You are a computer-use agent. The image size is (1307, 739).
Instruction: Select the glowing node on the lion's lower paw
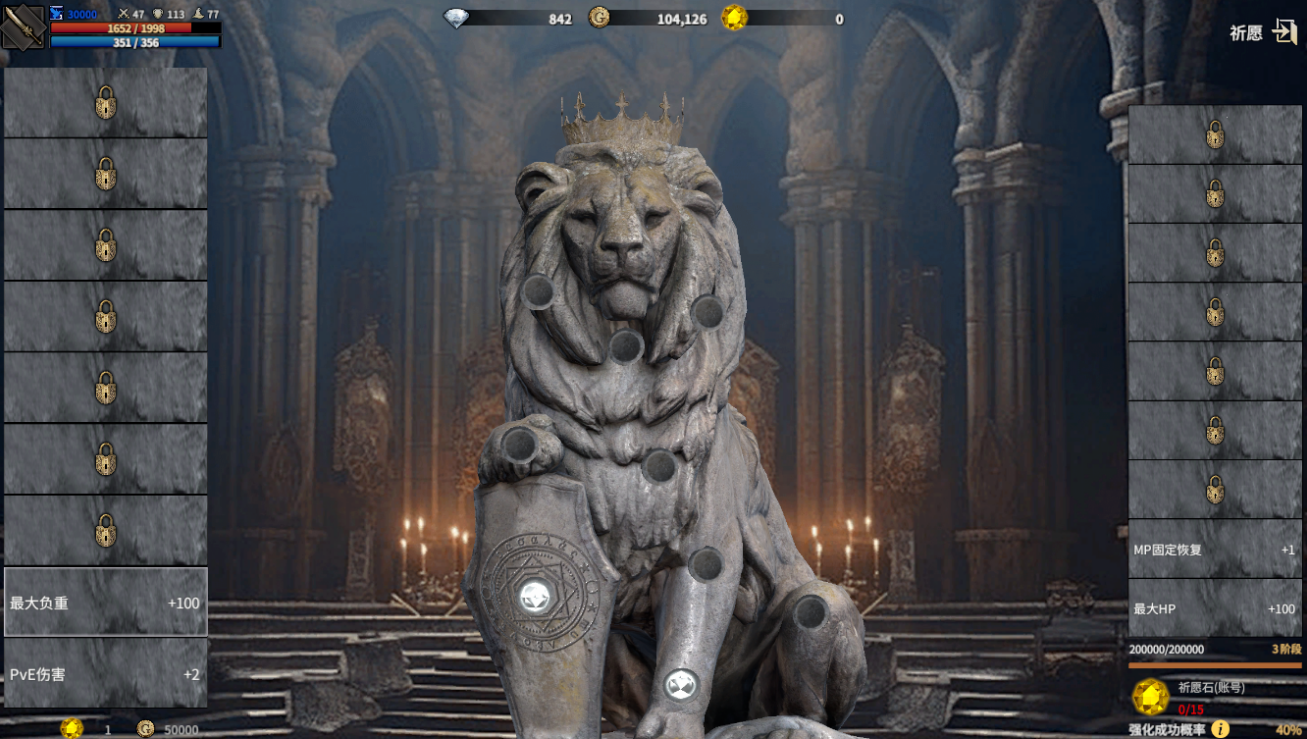click(x=680, y=685)
